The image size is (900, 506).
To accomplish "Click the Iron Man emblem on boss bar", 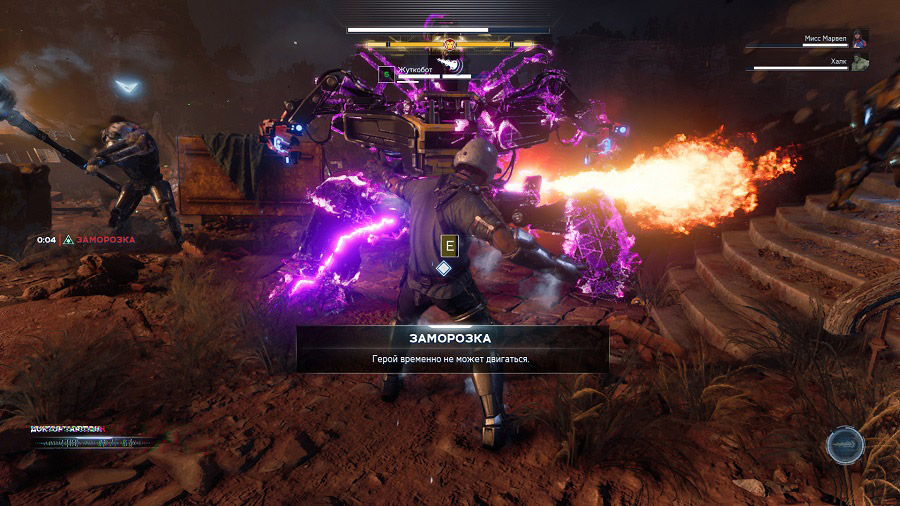I will pos(449,45).
